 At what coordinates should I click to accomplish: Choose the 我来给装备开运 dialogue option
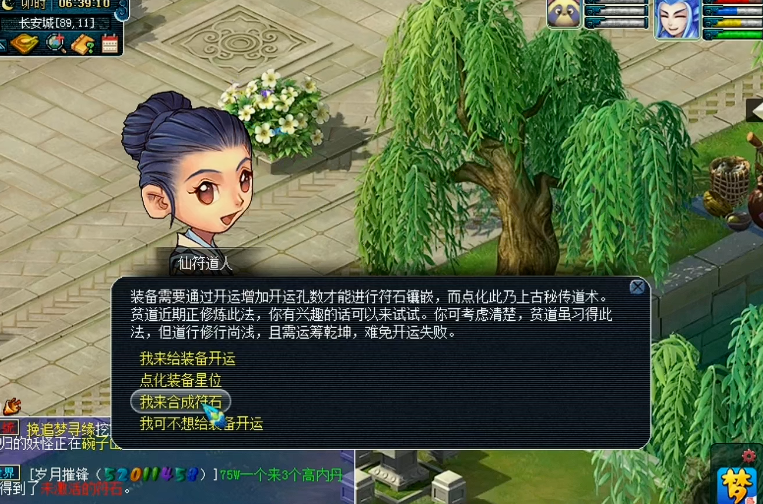[x=187, y=358]
